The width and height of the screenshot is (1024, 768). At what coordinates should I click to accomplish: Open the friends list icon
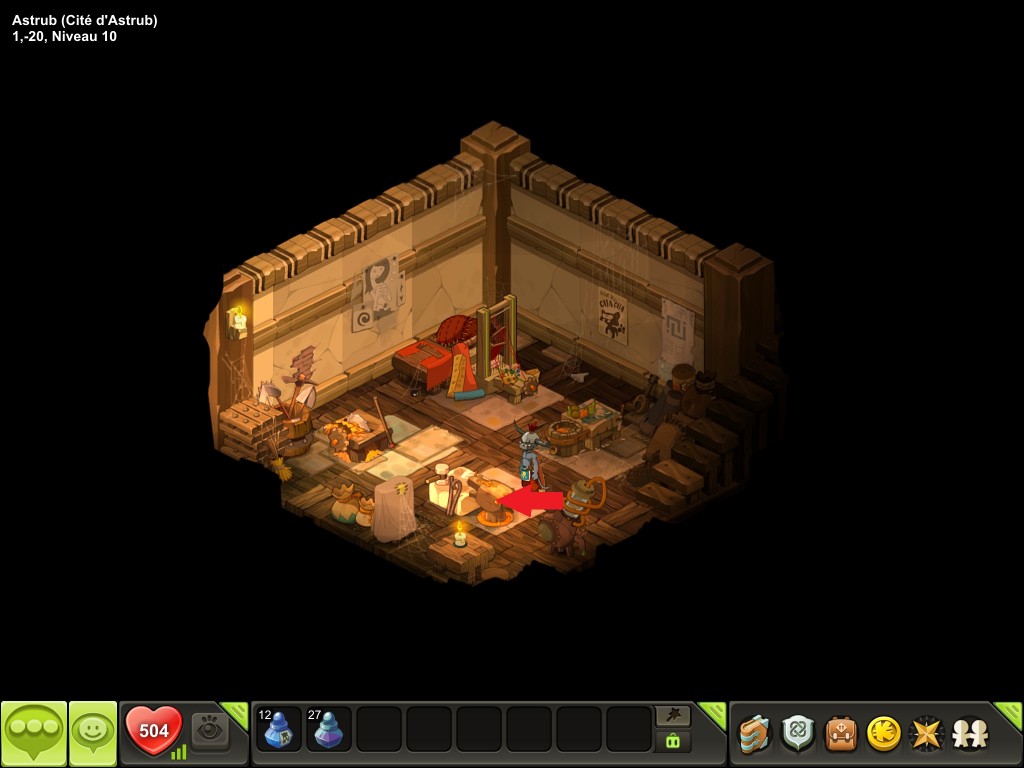pyautogui.click(x=968, y=734)
